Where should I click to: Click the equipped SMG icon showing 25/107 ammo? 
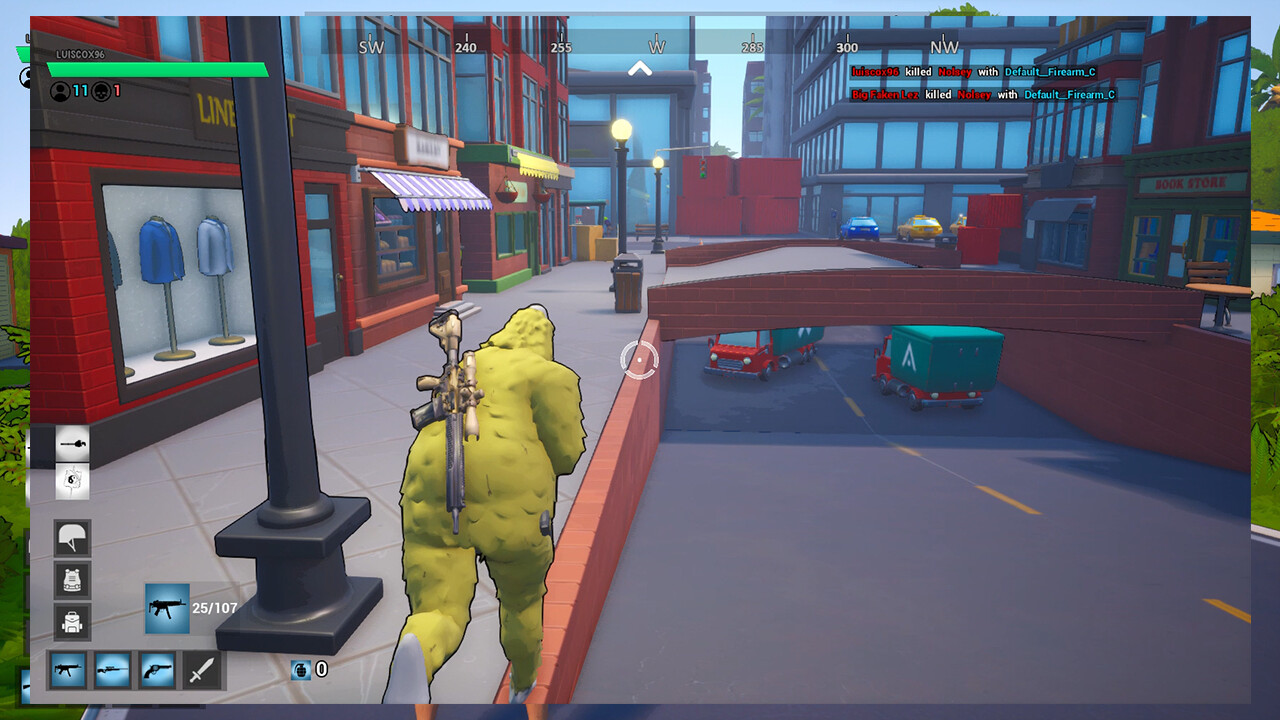tap(165, 609)
